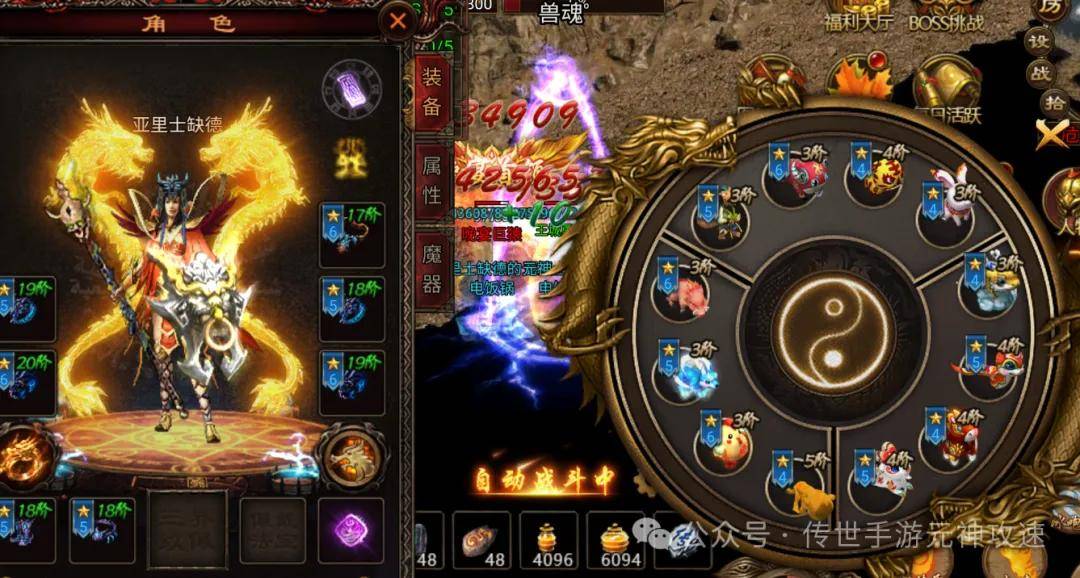This screenshot has height=578, width=1080.
Task: Click the 设 settings button
Action: 1040,43
